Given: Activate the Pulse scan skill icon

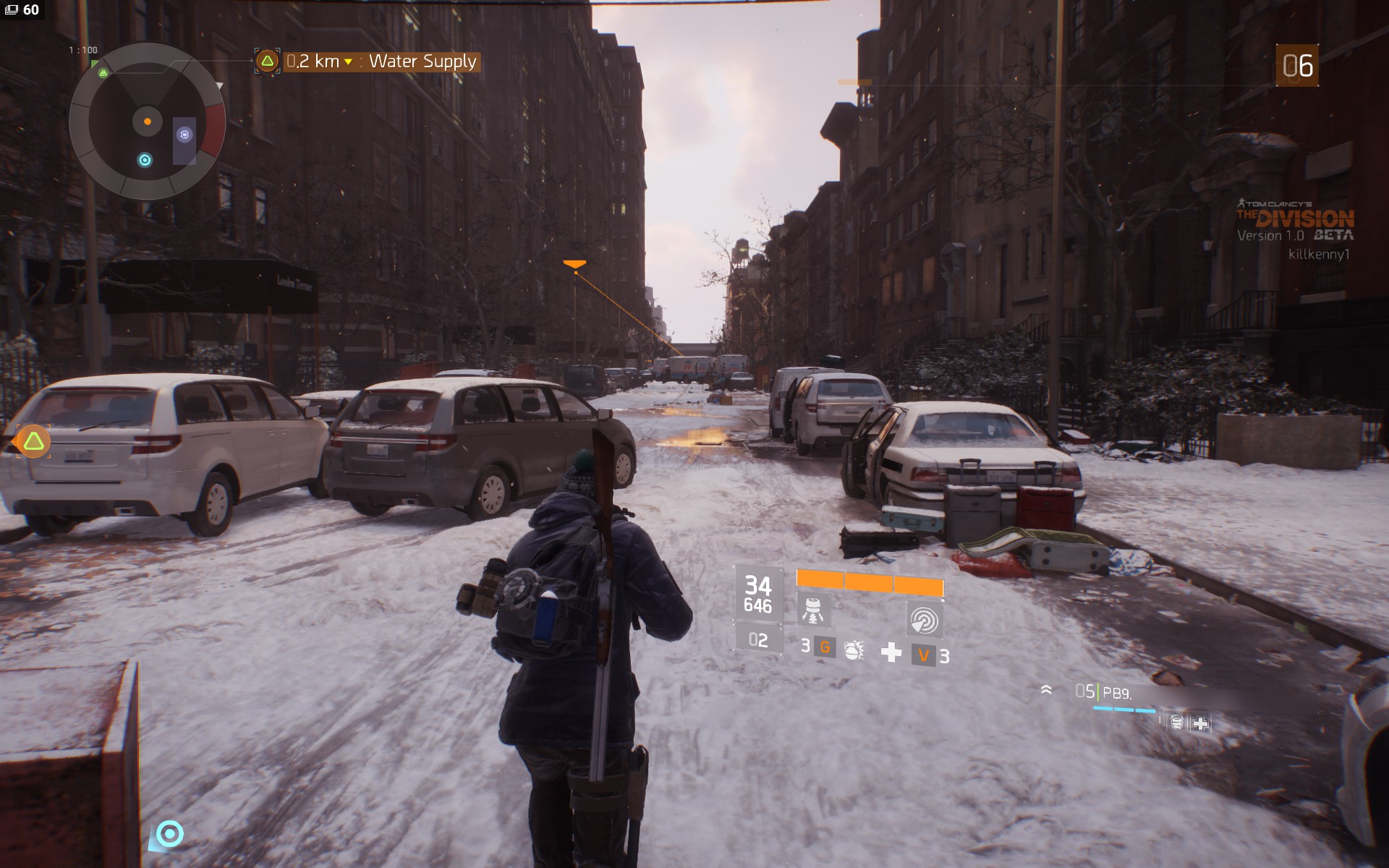Looking at the screenshot, I should (923, 620).
